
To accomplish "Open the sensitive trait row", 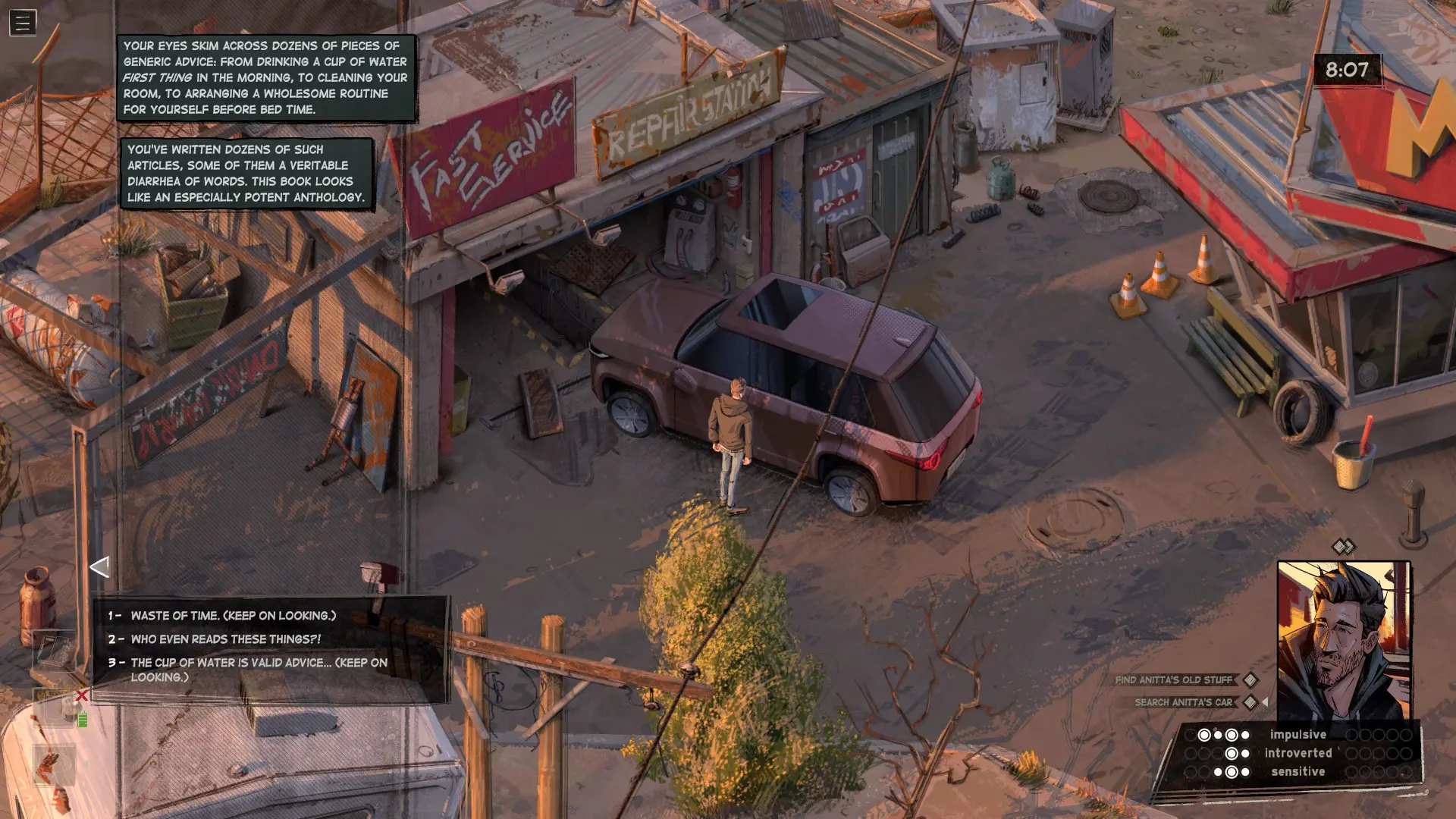I will coord(1298,772).
